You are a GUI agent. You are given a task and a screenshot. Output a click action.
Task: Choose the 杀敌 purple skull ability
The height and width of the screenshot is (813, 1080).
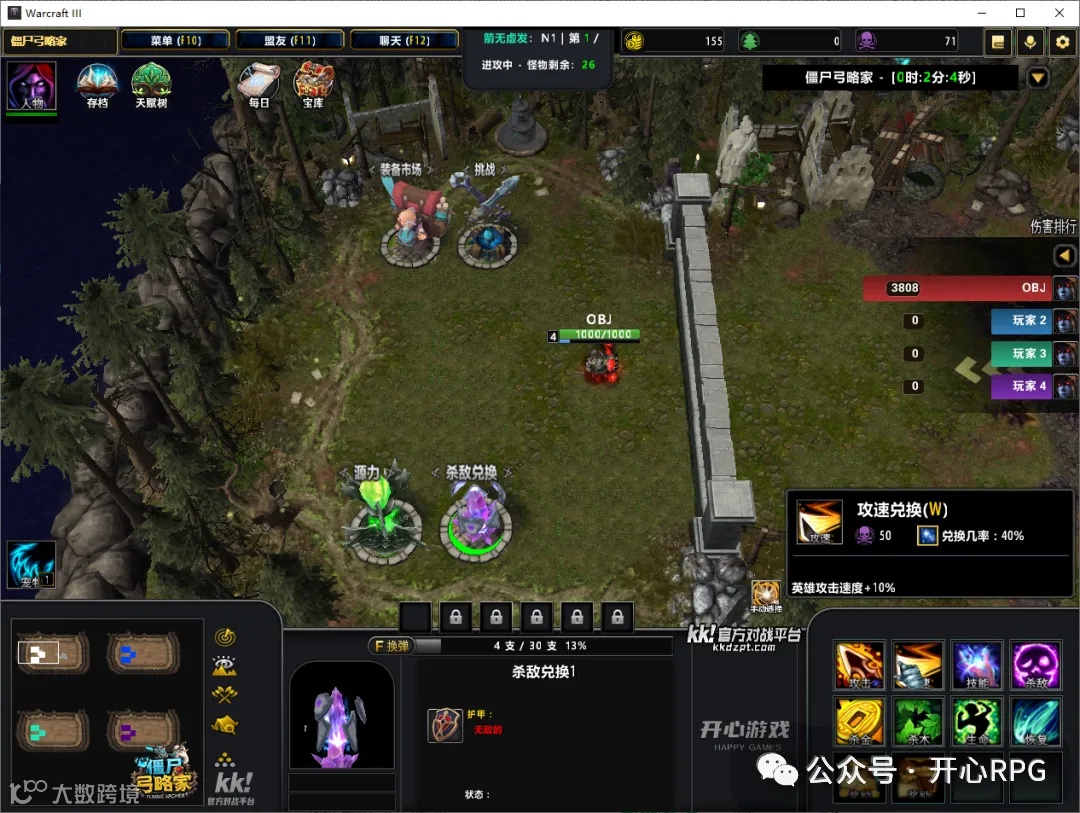tap(1034, 666)
